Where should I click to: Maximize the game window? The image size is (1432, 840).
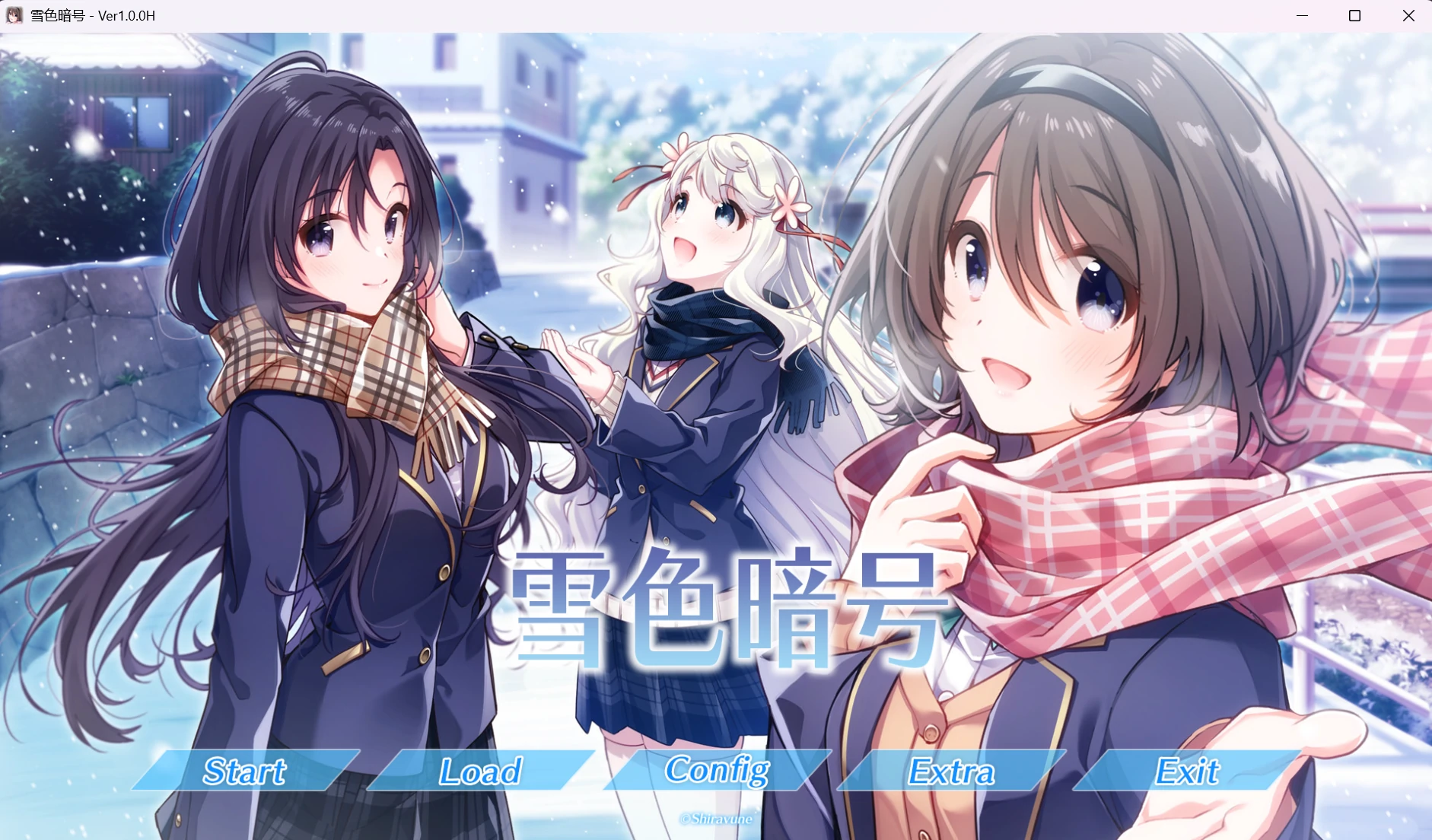[1354, 15]
